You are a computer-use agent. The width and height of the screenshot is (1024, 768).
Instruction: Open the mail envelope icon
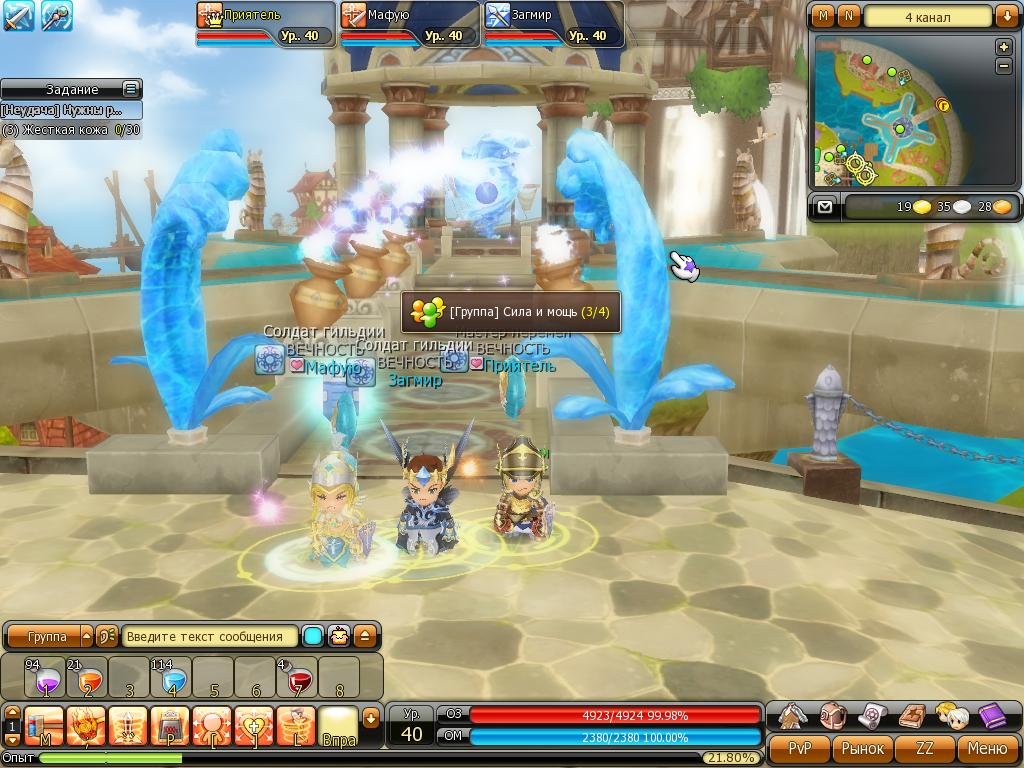[x=824, y=207]
